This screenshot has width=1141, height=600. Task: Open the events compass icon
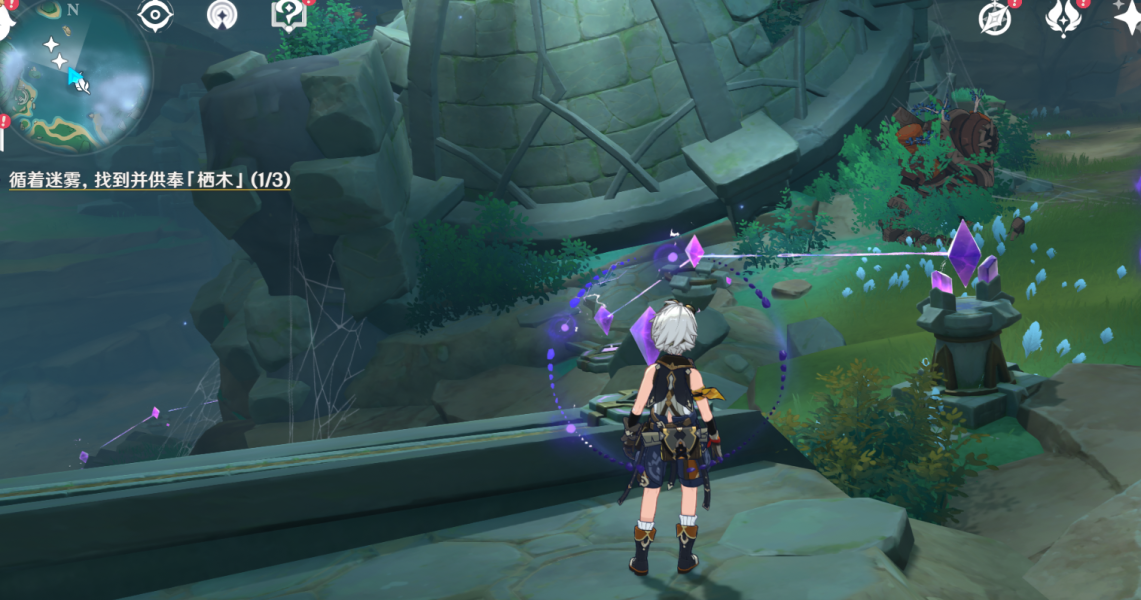[x=994, y=16]
